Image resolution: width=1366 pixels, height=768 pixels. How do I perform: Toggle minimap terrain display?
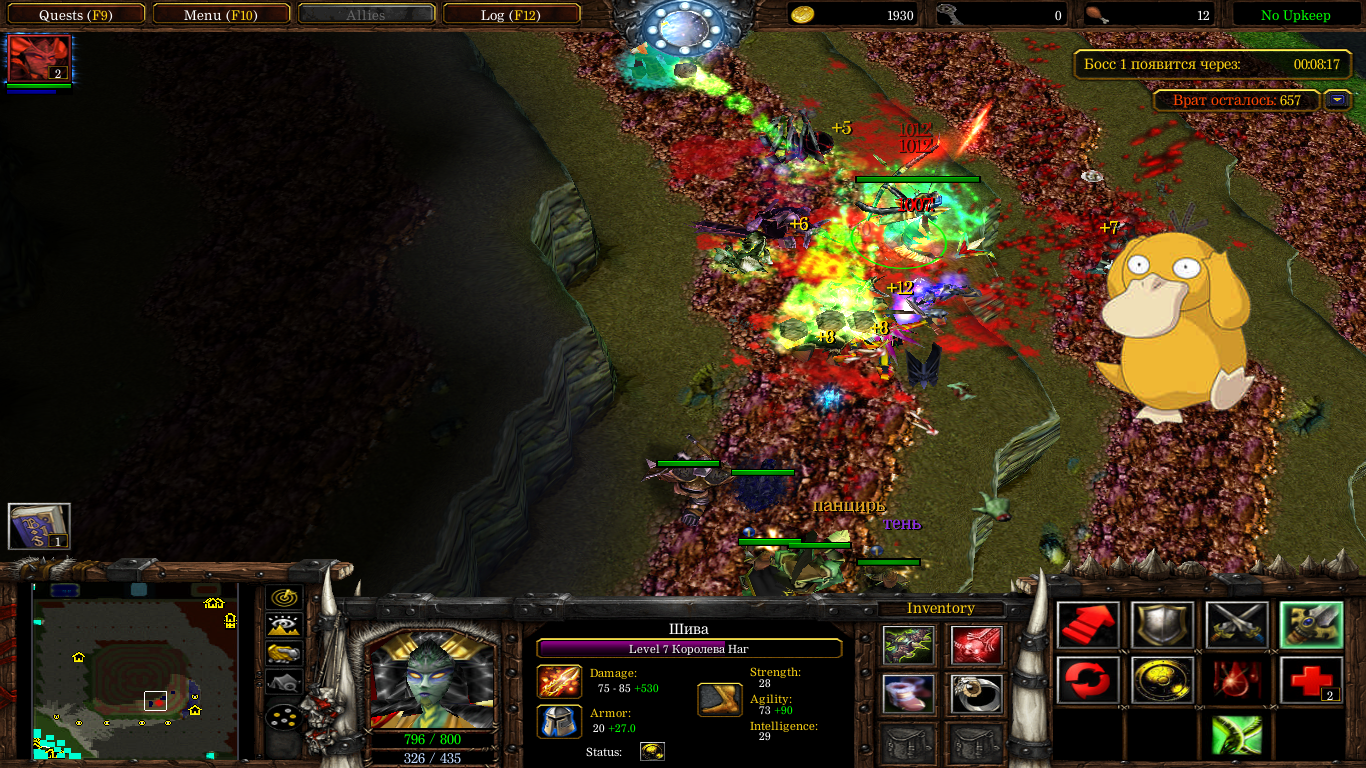tap(285, 626)
